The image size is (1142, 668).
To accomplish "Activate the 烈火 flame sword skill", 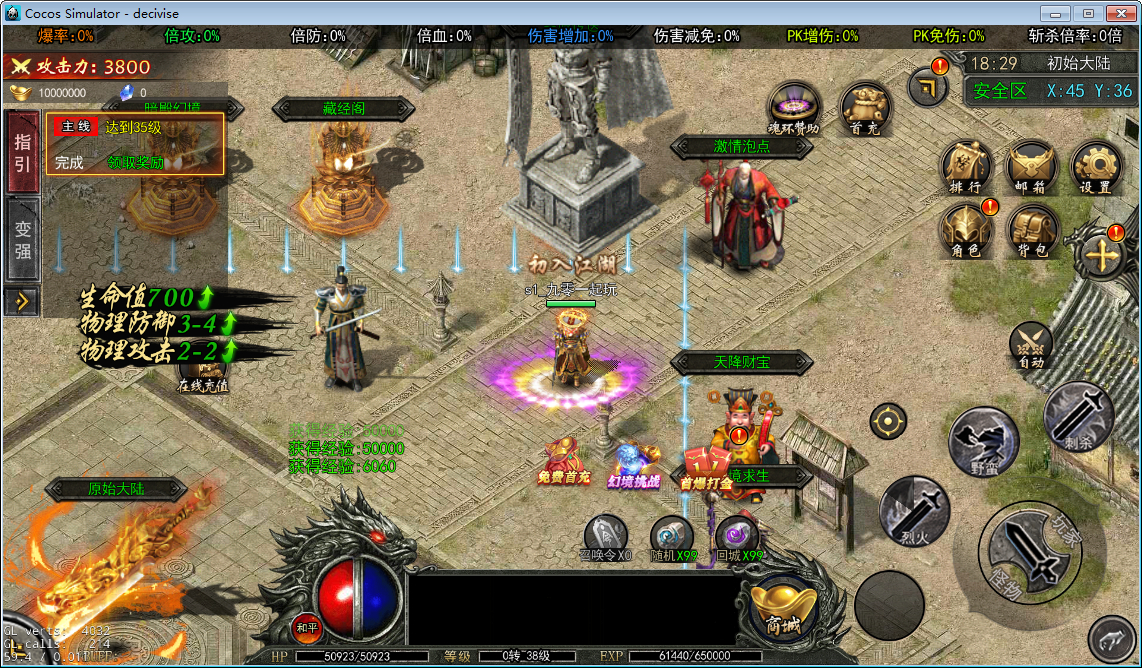I will pos(913,511).
